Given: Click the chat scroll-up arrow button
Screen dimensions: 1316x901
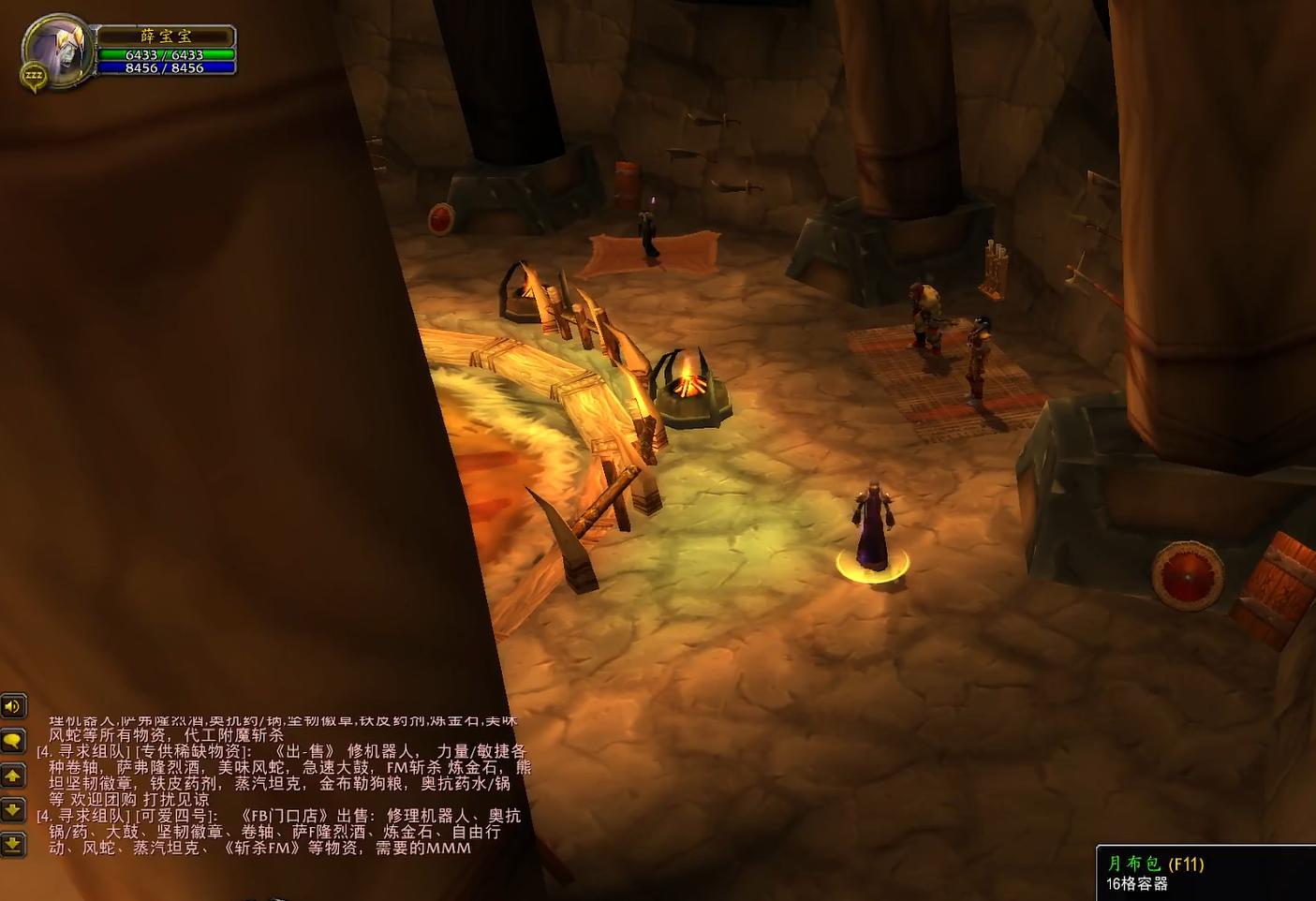Looking at the screenshot, I should click(13, 775).
